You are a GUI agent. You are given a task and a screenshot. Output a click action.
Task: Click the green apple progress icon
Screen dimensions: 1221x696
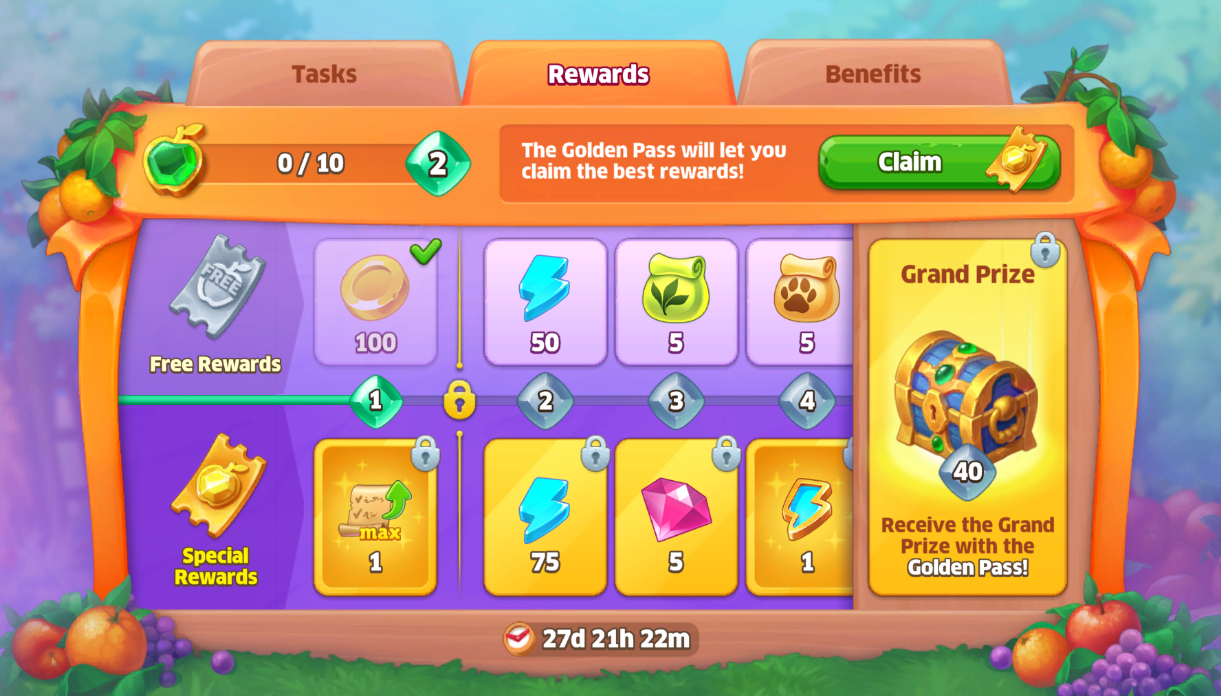(x=175, y=160)
